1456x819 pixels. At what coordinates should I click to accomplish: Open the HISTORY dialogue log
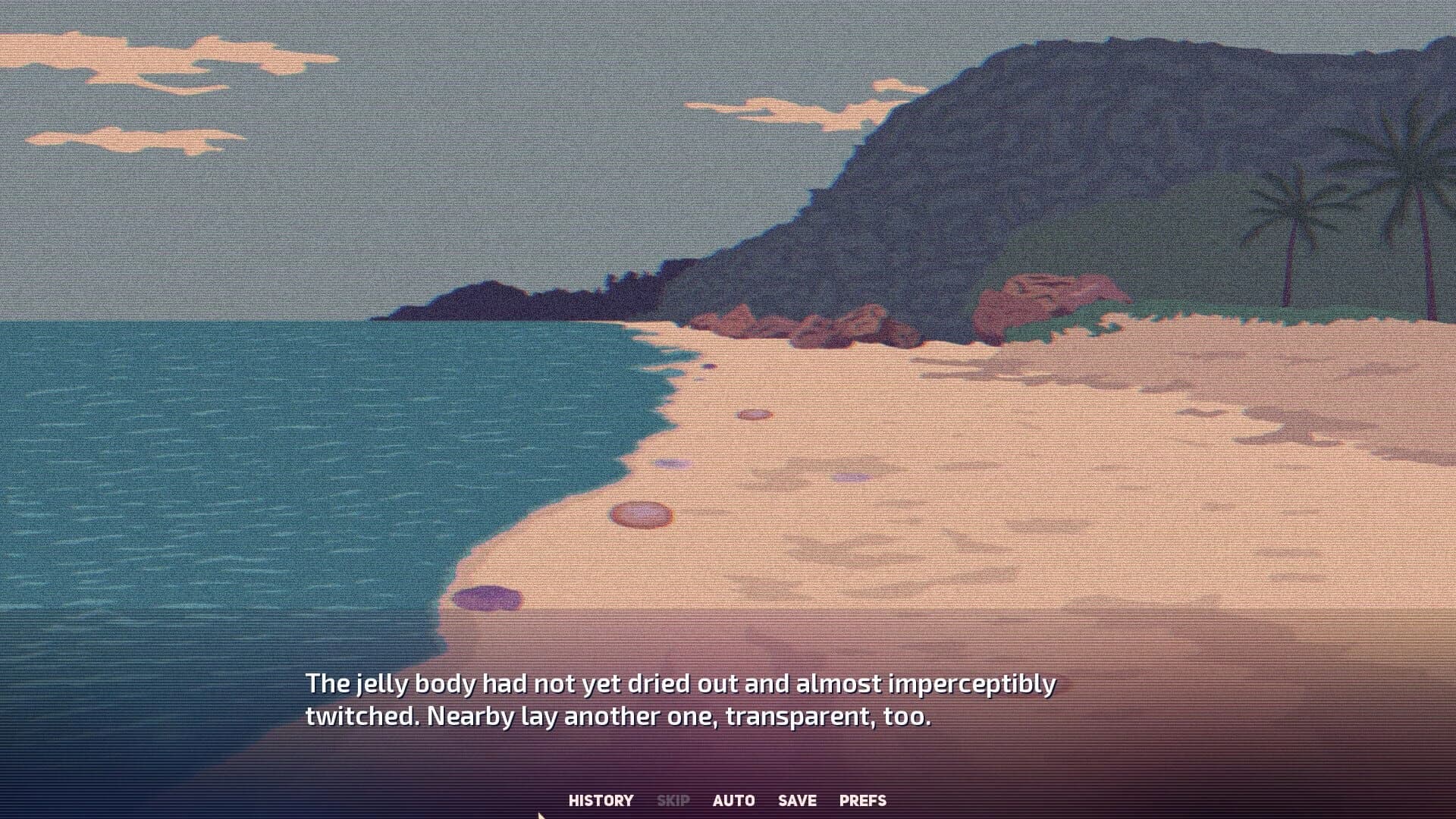click(x=601, y=800)
